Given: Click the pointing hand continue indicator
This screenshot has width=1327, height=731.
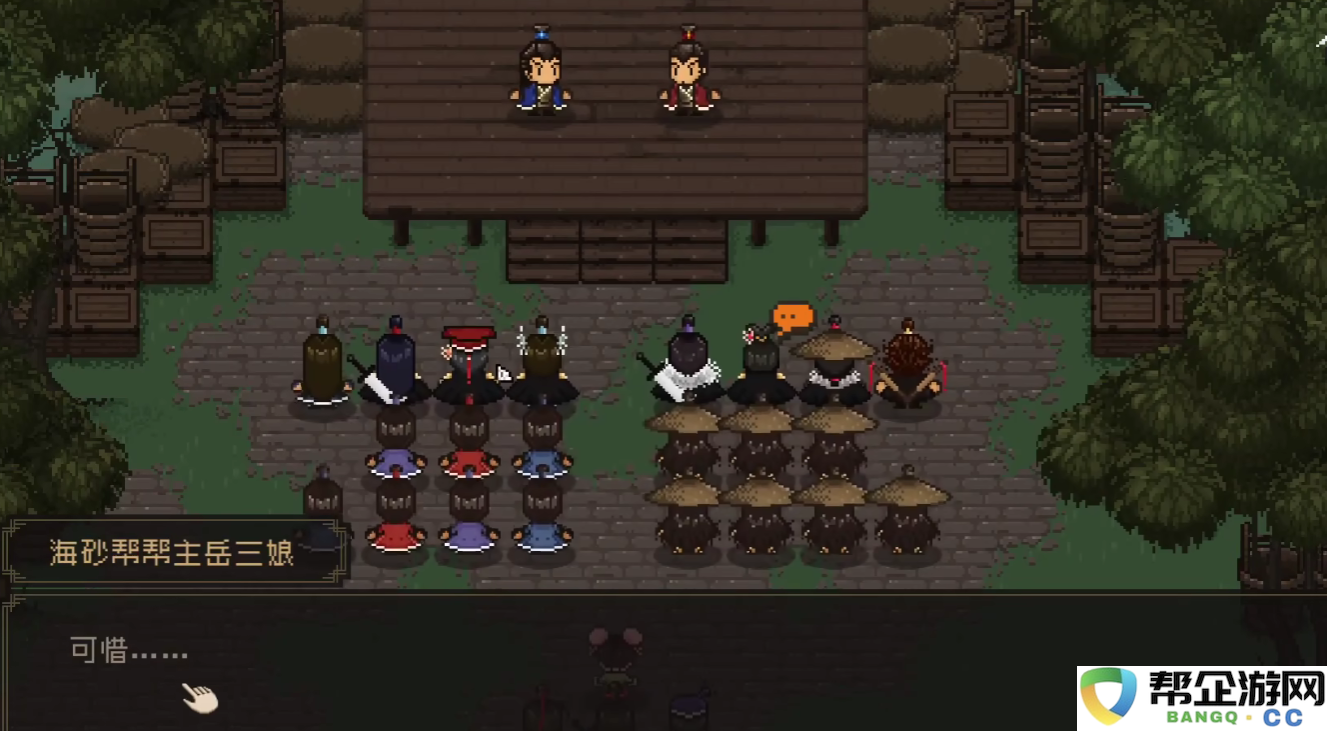Looking at the screenshot, I should pyautogui.click(x=200, y=697).
